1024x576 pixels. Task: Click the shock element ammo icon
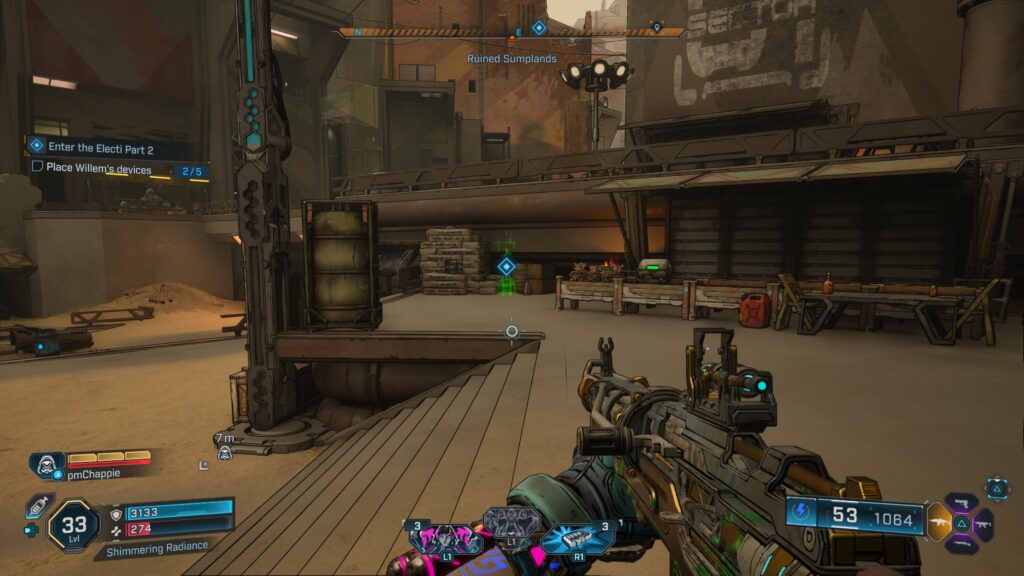804,514
